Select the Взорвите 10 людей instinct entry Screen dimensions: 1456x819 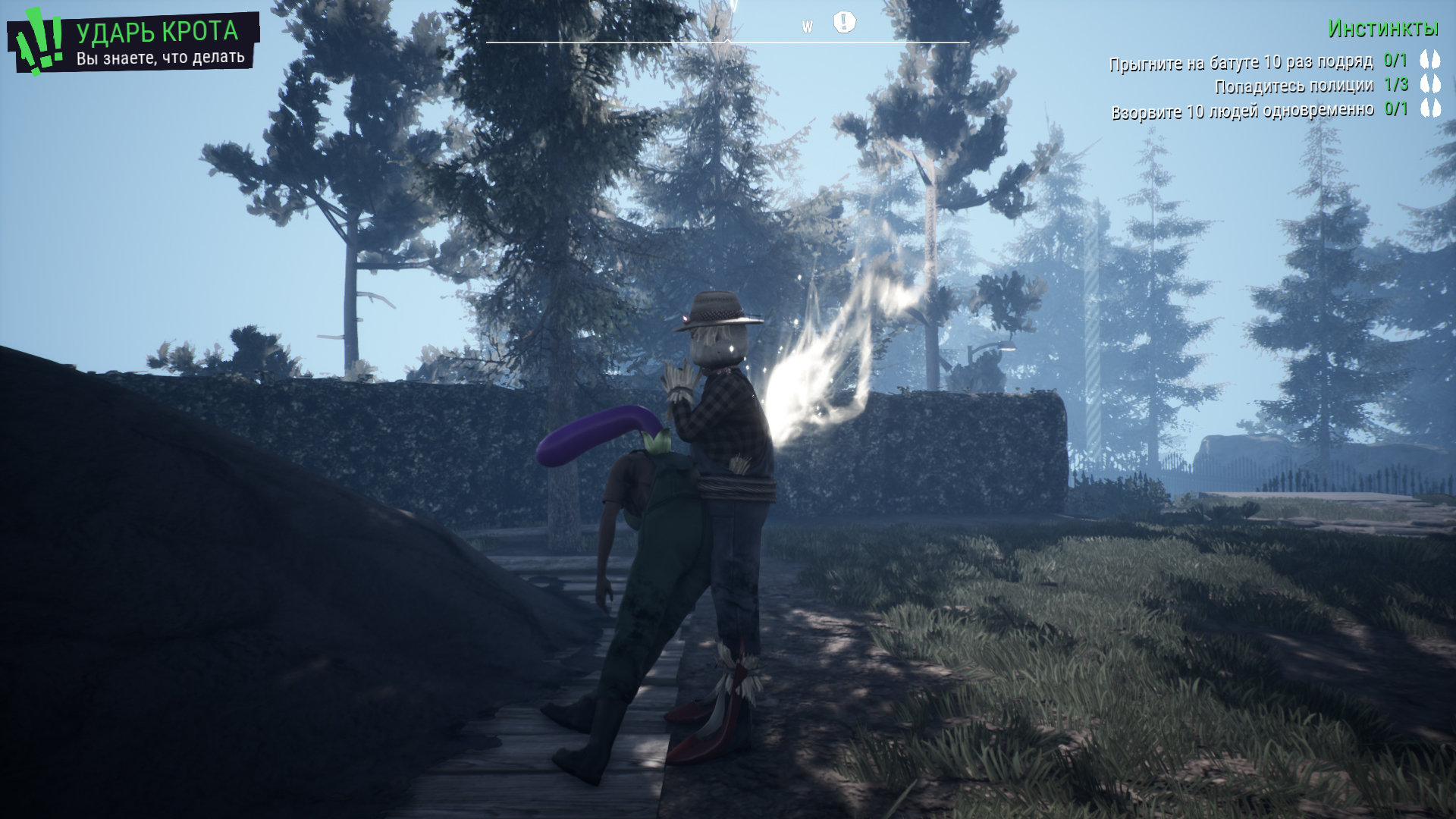(1242, 111)
